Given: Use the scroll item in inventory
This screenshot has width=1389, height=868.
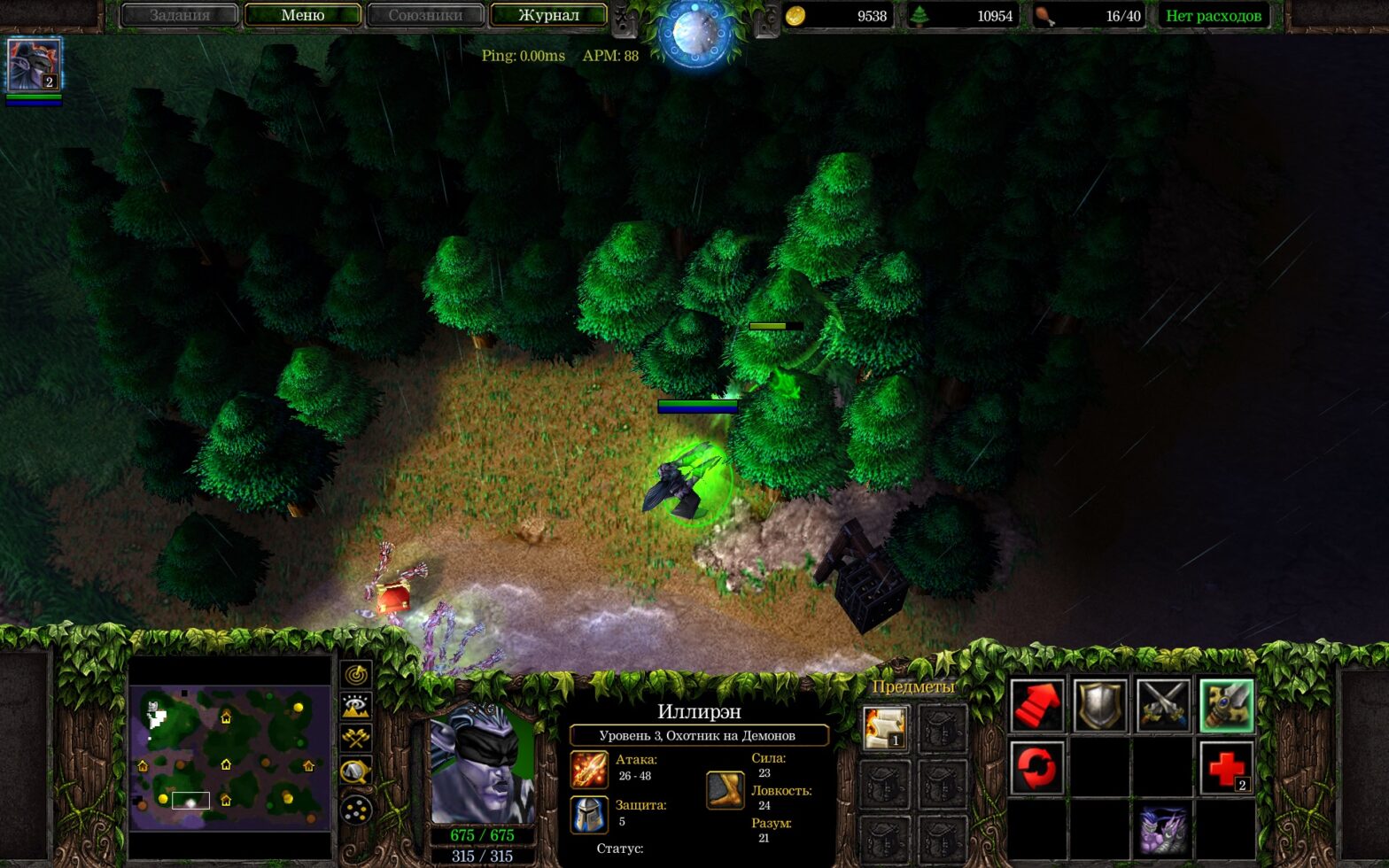Looking at the screenshot, I should (884, 728).
